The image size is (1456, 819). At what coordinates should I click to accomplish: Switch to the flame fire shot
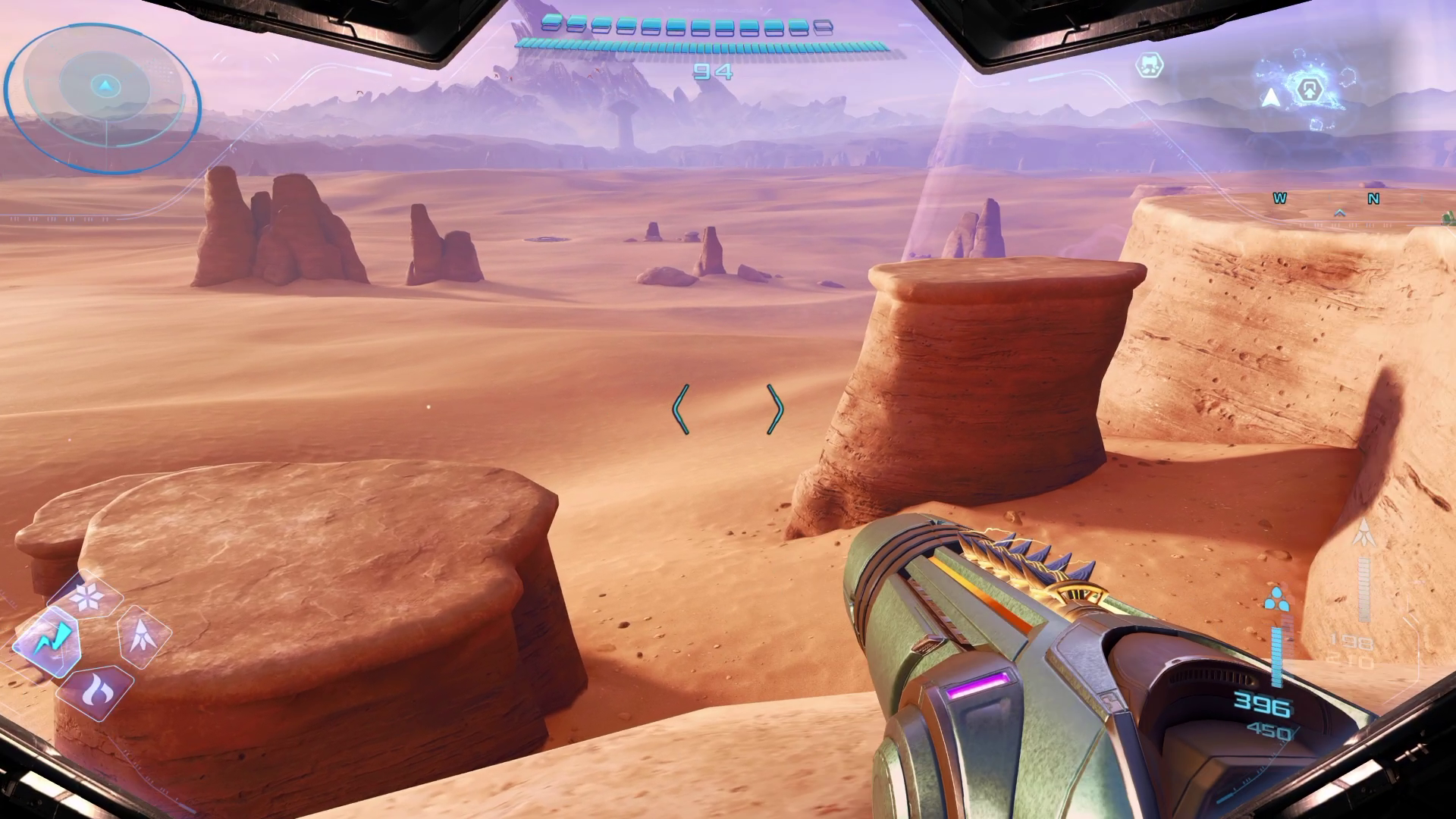click(x=96, y=690)
